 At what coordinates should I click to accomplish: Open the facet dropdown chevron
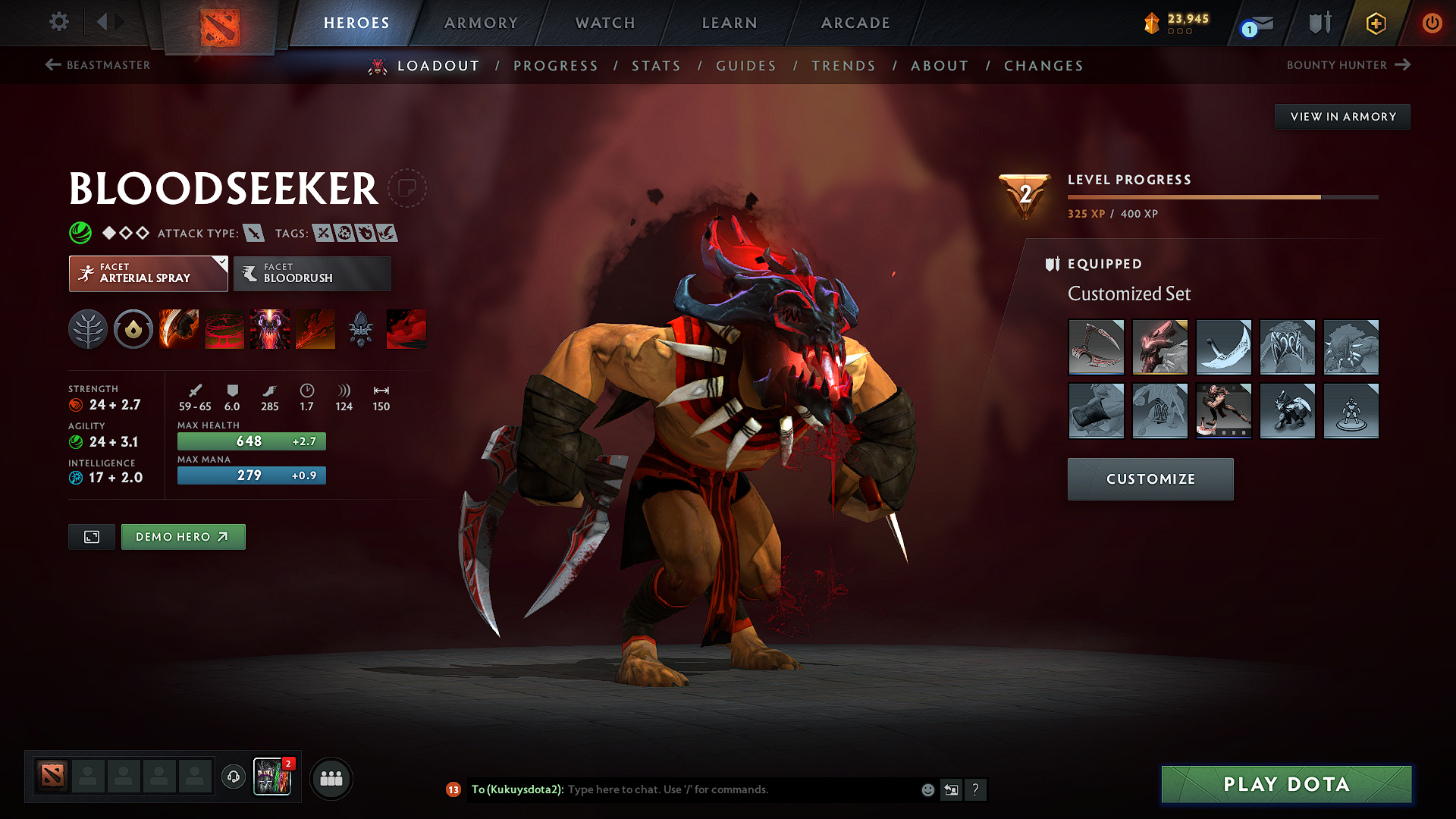[x=220, y=262]
